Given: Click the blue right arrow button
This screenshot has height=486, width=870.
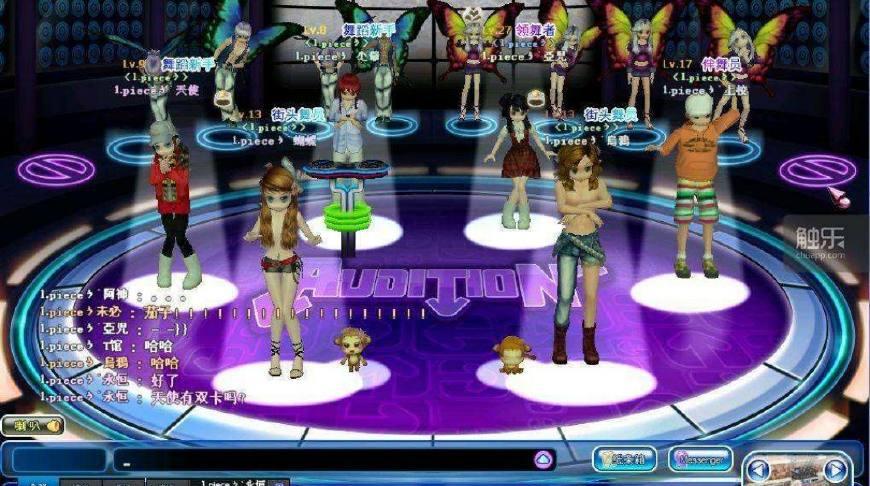Looking at the screenshot, I should [x=835, y=469].
